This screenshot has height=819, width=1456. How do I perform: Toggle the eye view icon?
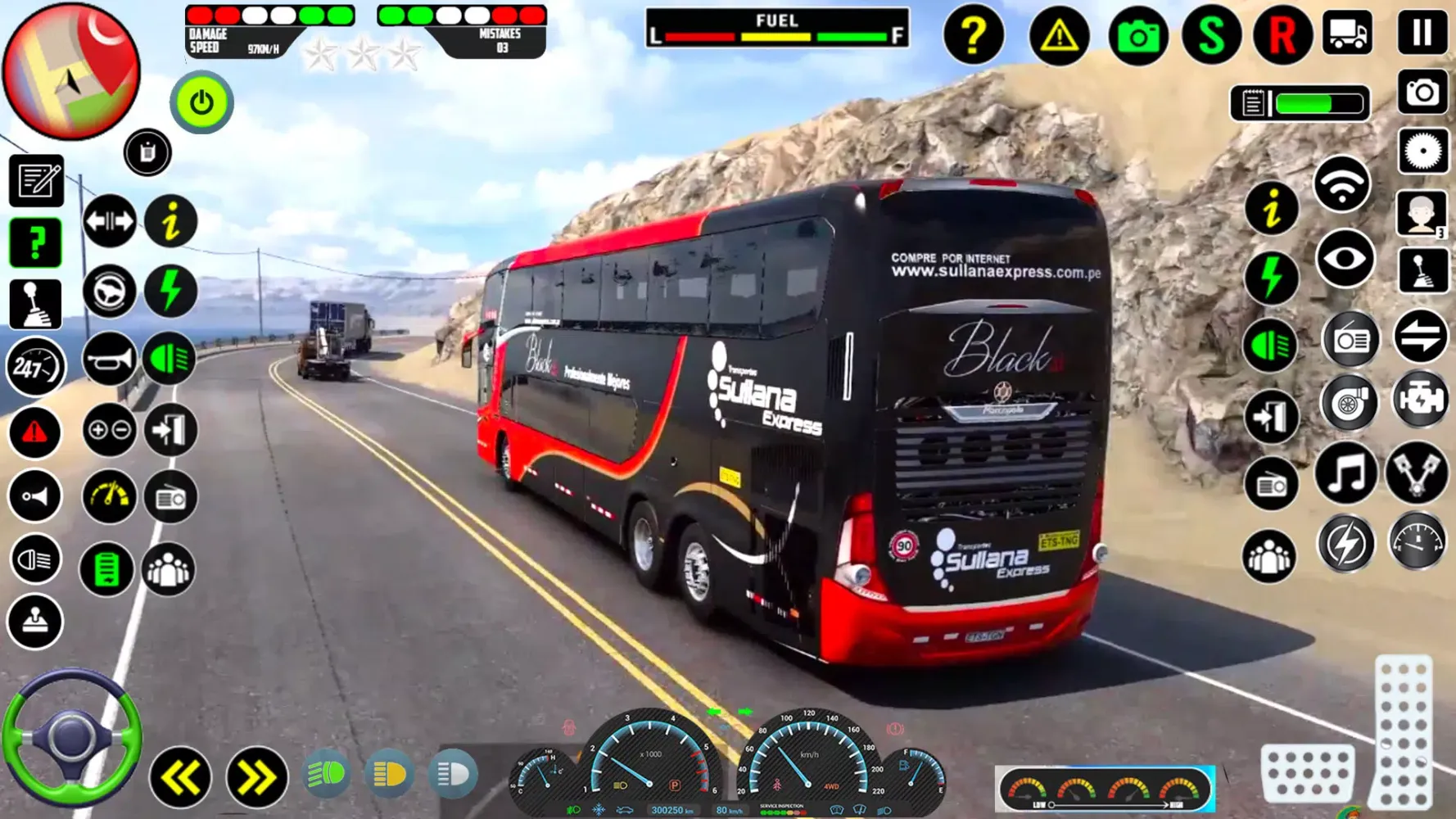pyautogui.click(x=1345, y=260)
